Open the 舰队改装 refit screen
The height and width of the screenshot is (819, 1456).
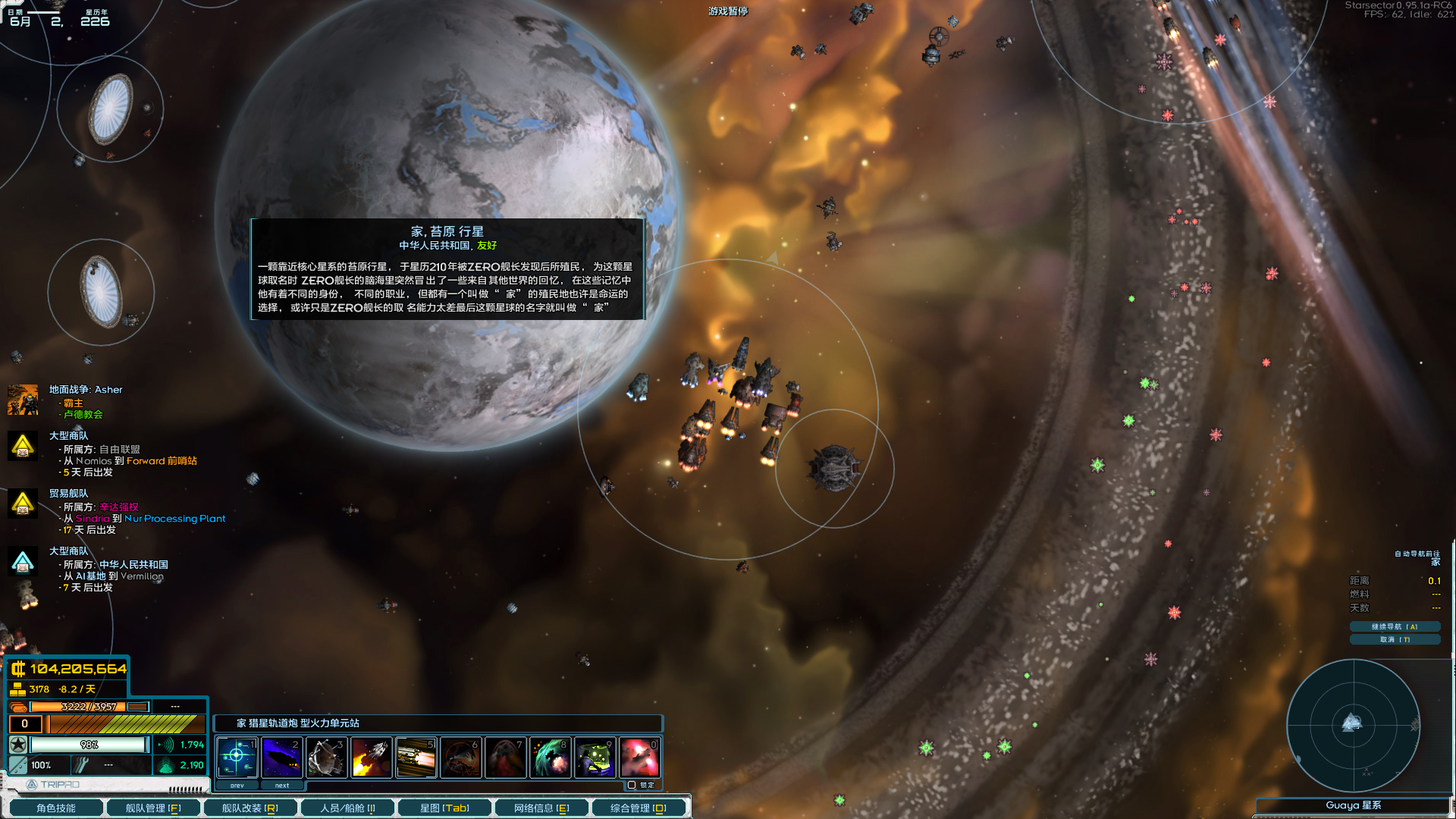point(249,808)
